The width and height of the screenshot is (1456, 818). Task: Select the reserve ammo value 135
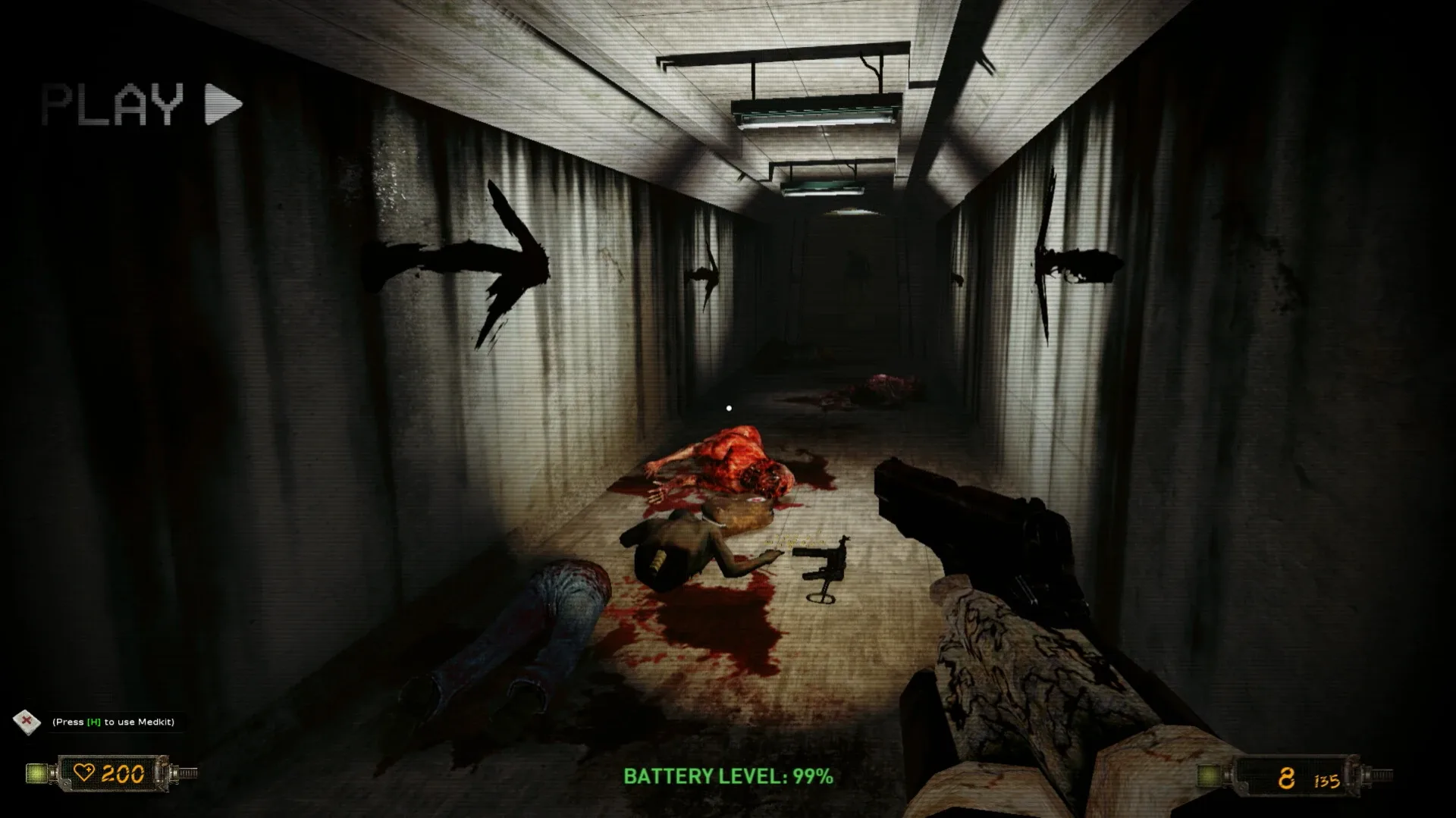point(1329,779)
